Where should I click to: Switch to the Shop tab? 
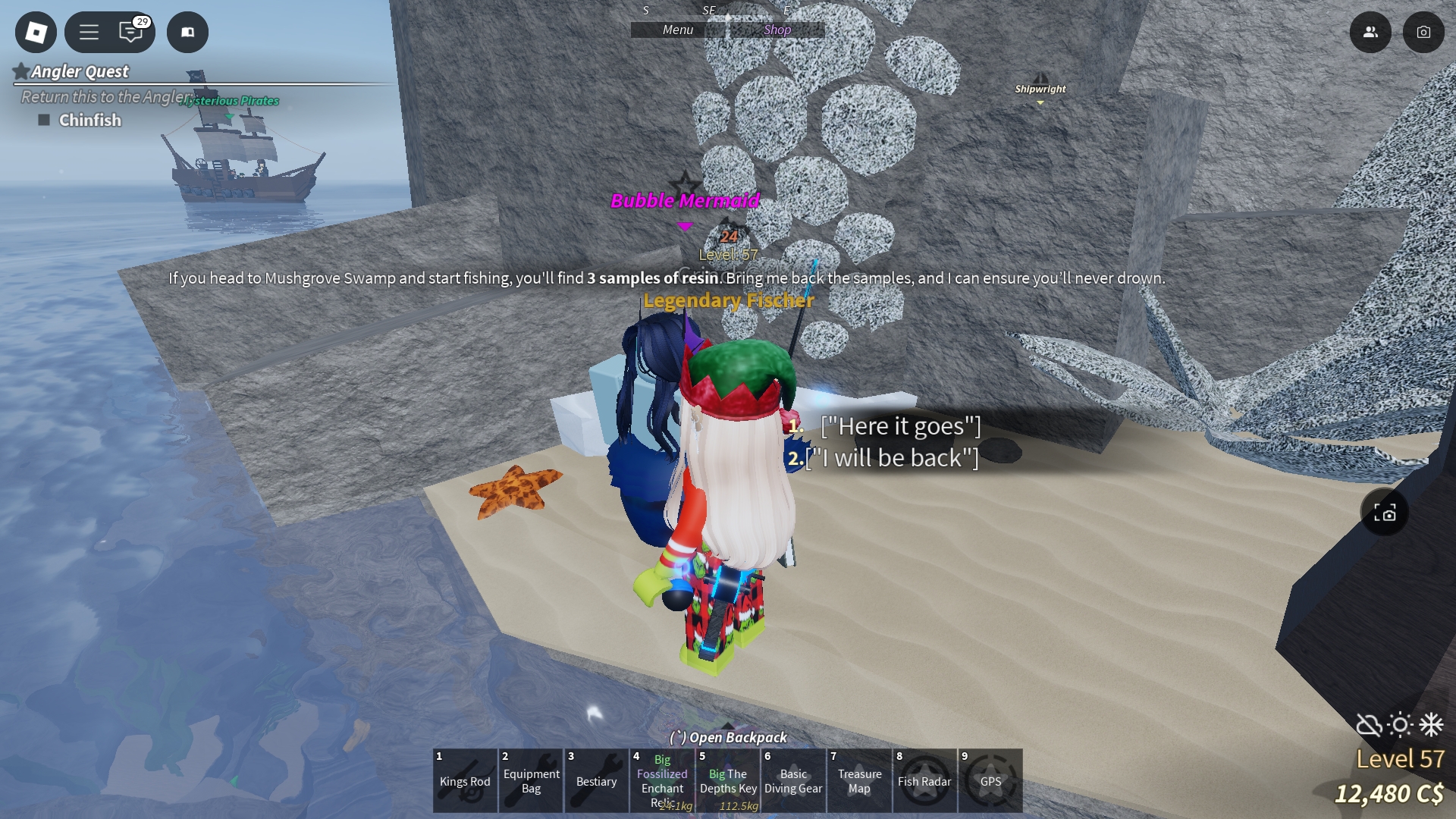[x=775, y=30]
